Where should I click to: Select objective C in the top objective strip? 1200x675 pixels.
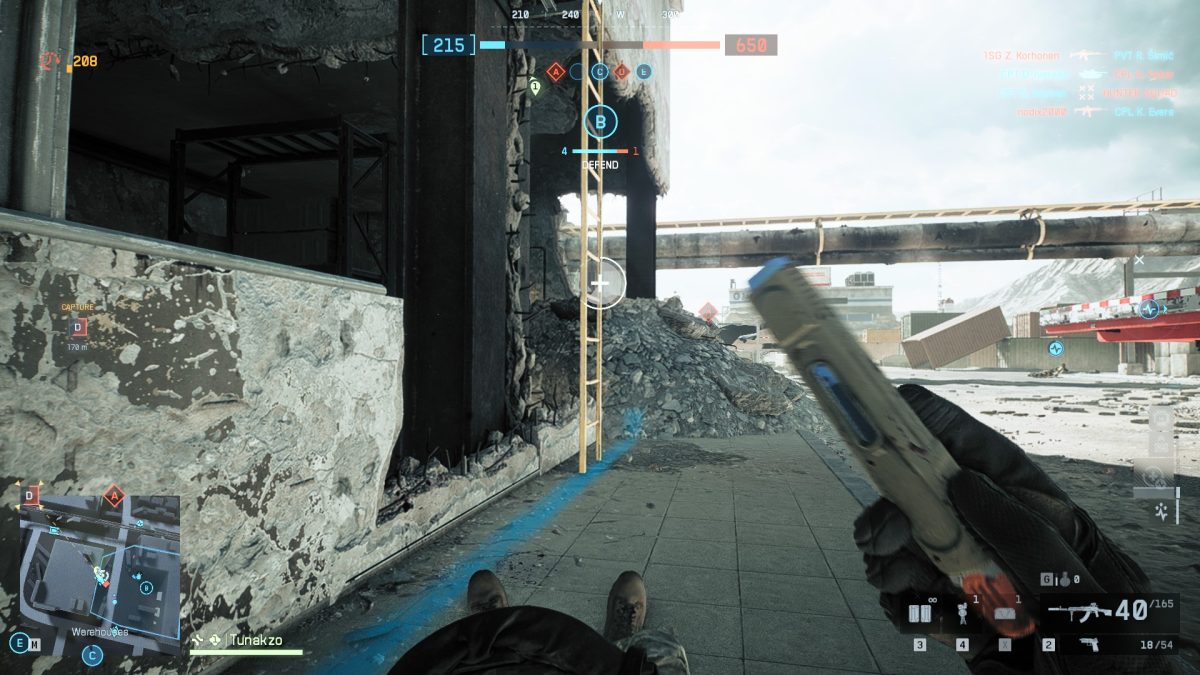point(600,71)
